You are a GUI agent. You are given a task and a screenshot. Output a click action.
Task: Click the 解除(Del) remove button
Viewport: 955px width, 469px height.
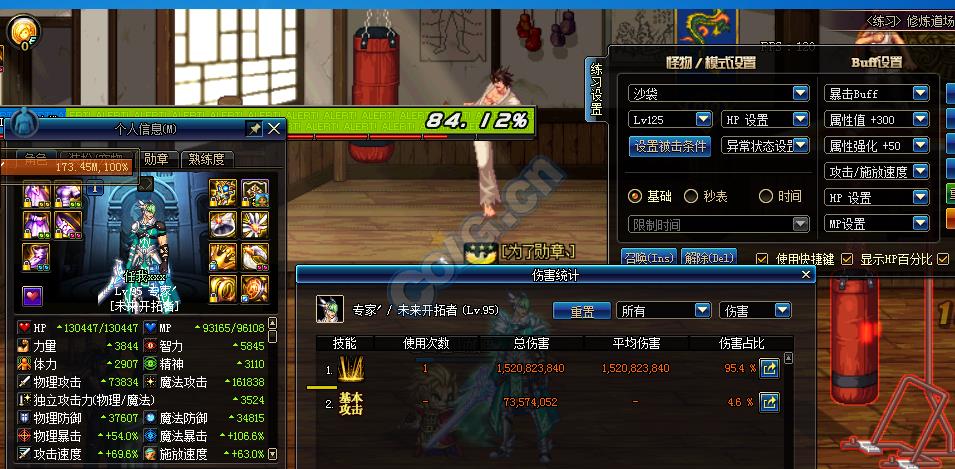click(709, 258)
